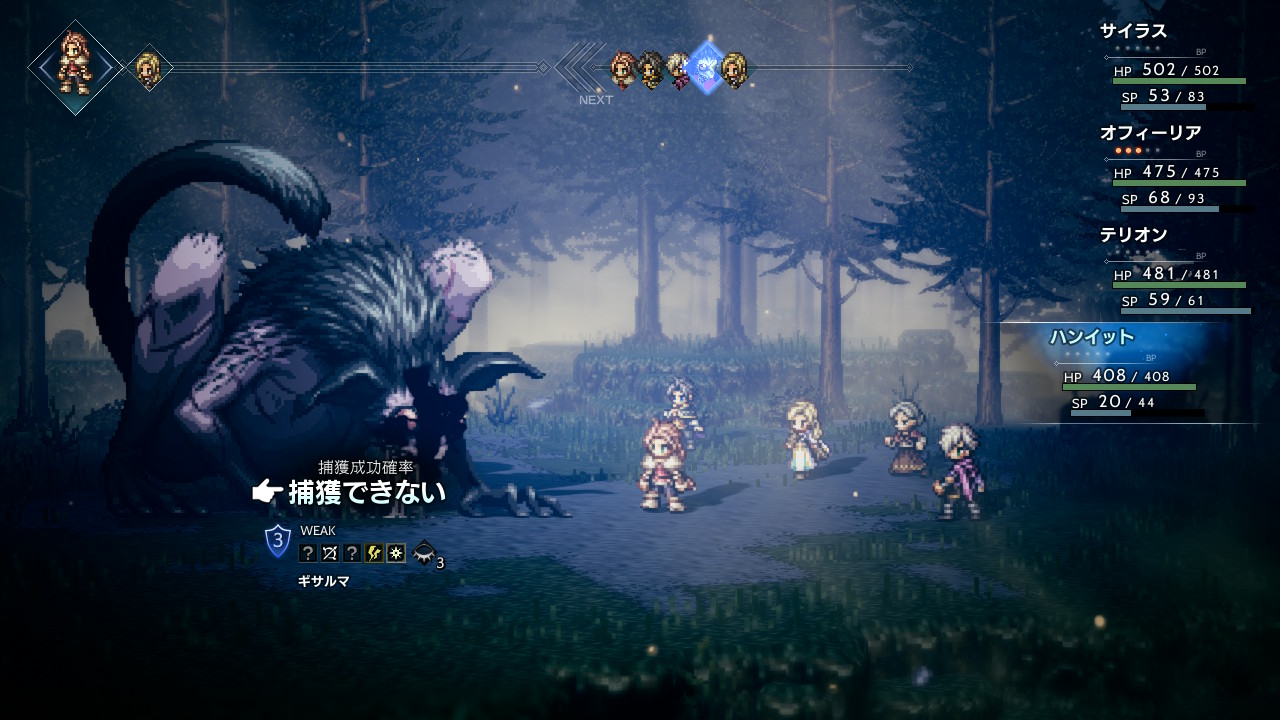The width and height of the screenshot is (1280, 720).
Task: Select the glowing blue enemy turn-order portrait
Action: click(x=707, y=68)
